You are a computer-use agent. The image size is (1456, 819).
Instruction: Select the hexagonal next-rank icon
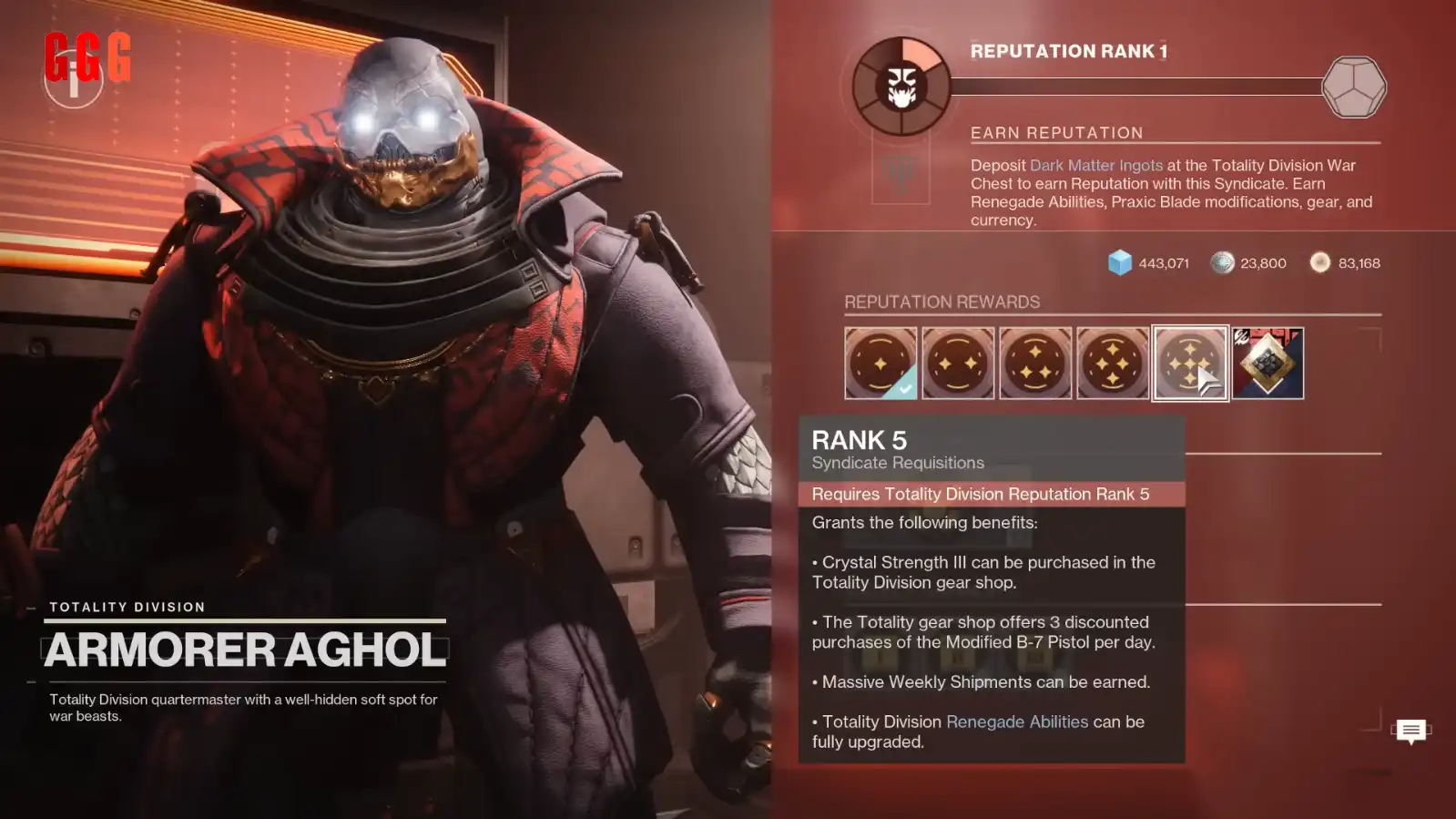[1353, 87]
